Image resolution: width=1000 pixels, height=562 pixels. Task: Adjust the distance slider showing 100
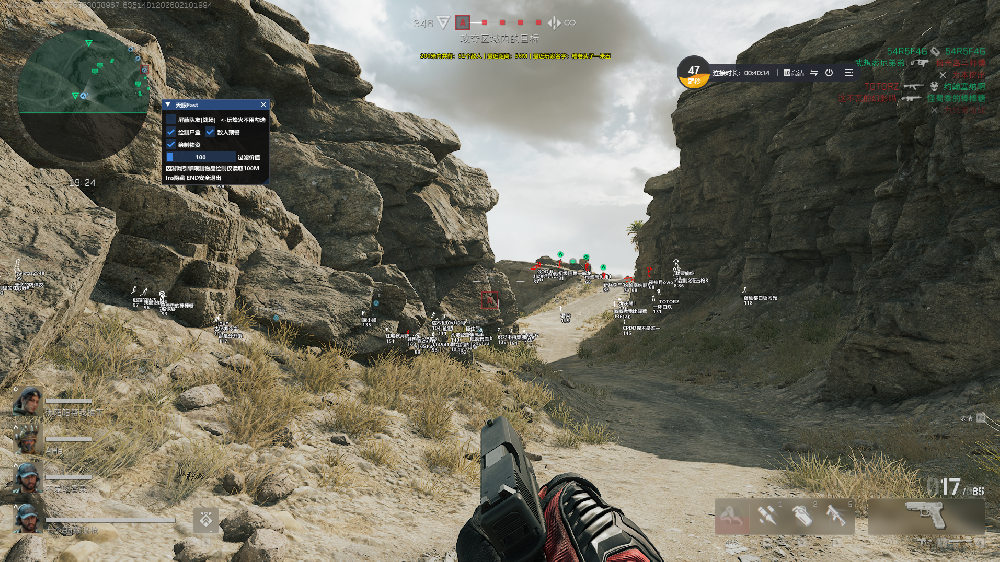tap(201, 157)
